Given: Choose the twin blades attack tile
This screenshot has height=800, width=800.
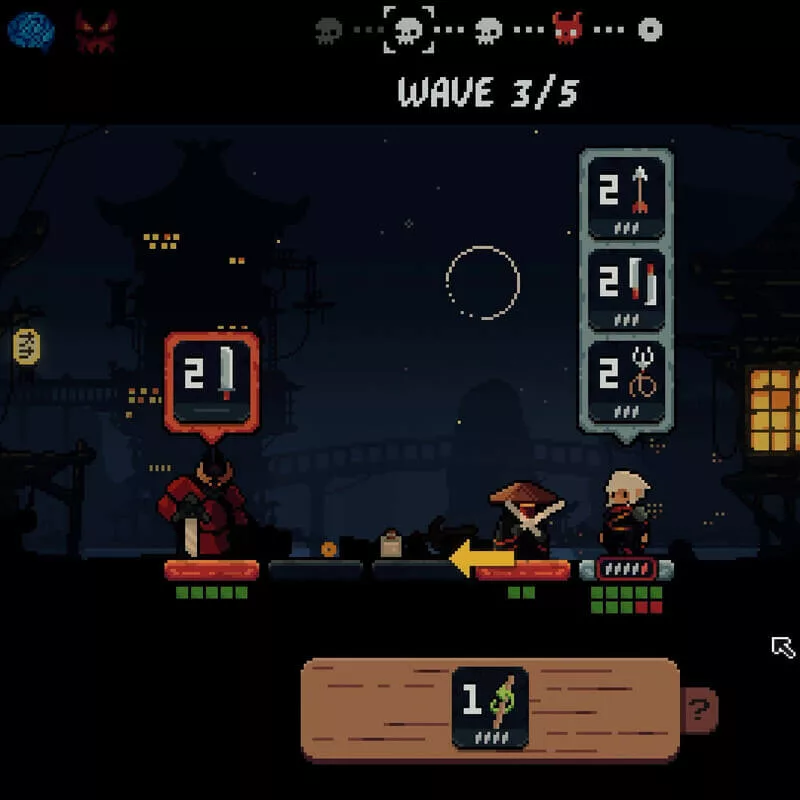Looking at the screenshot, I should click(626, 289).
